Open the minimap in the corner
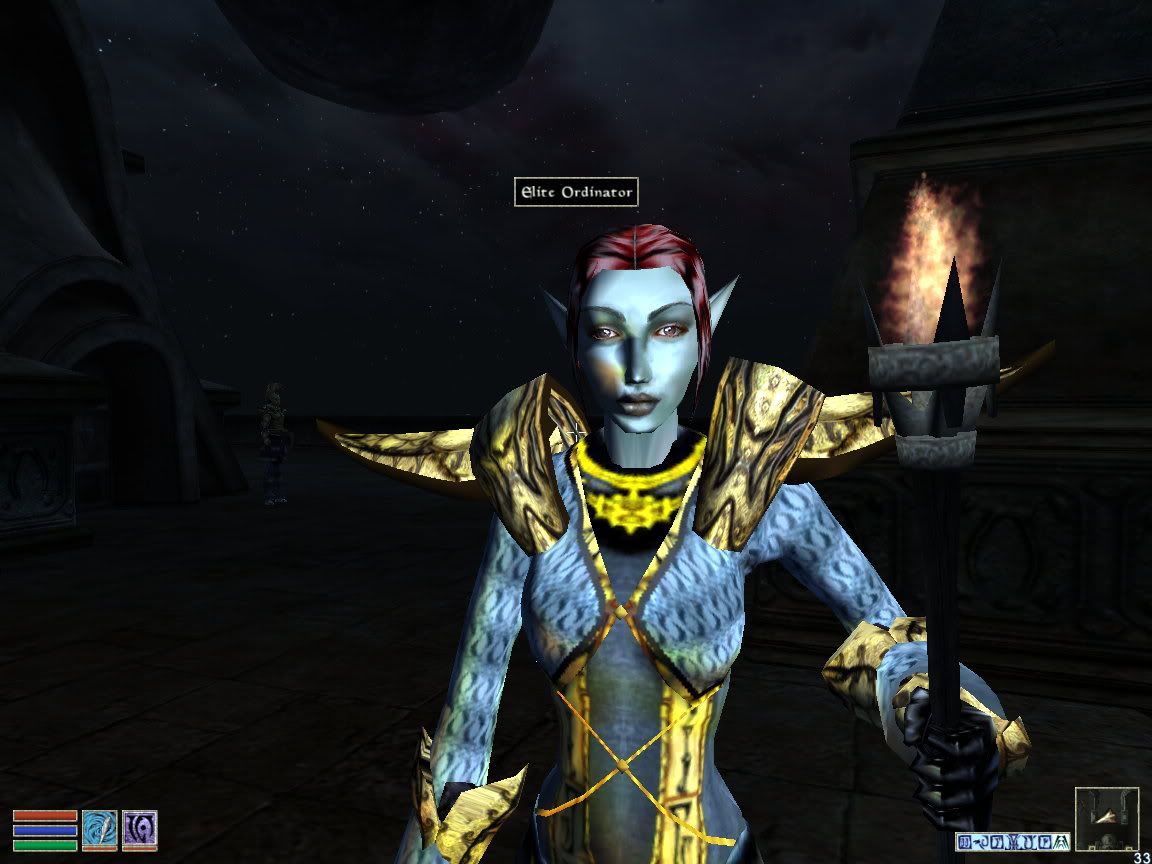This screenshot has width=1152, height=864. [x=1106, y=817]
